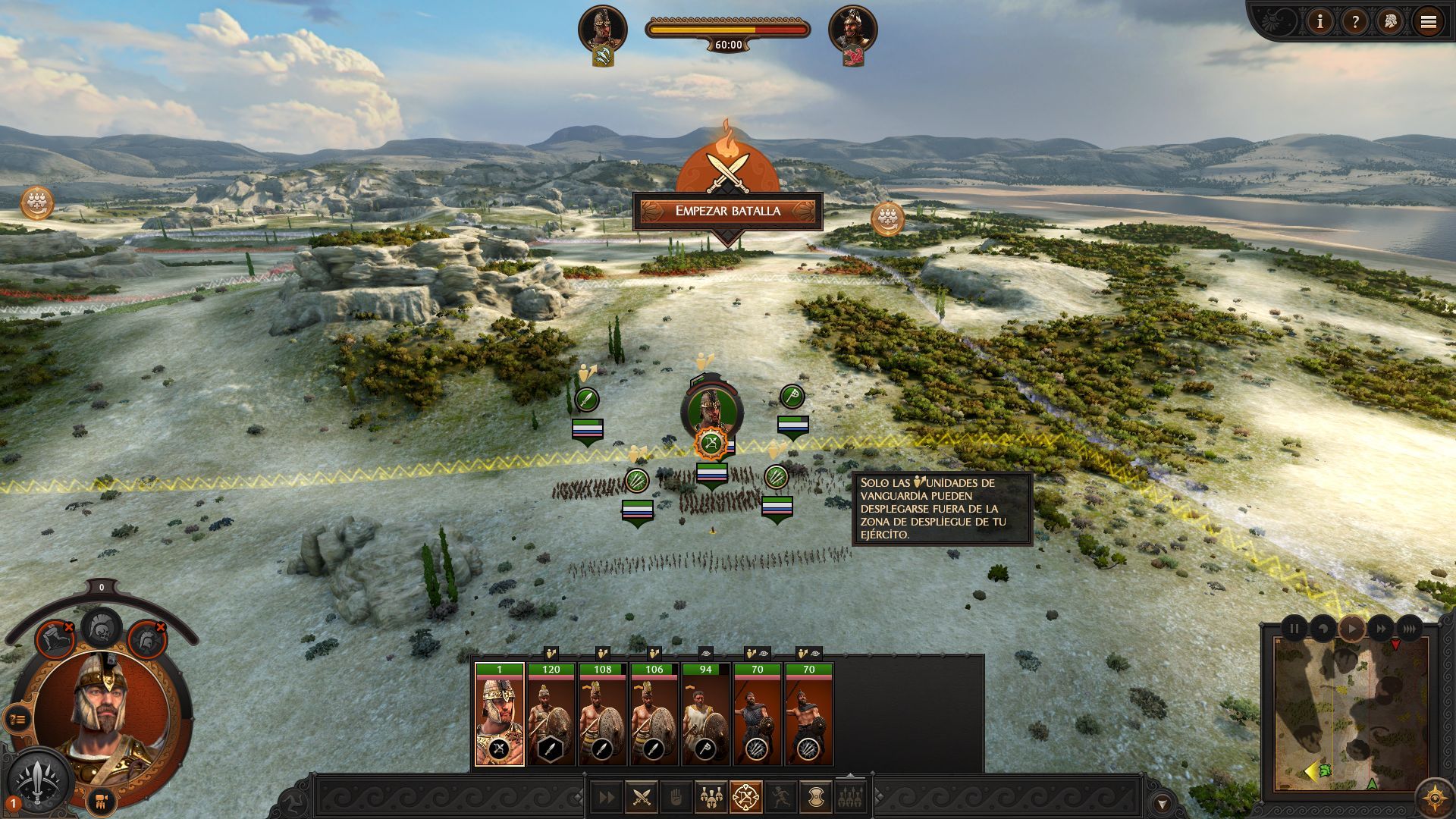The width and height of the screenshot is (1456, 819).
Task: Set battle speed to double fast-forward
Action: (1380, 628)
